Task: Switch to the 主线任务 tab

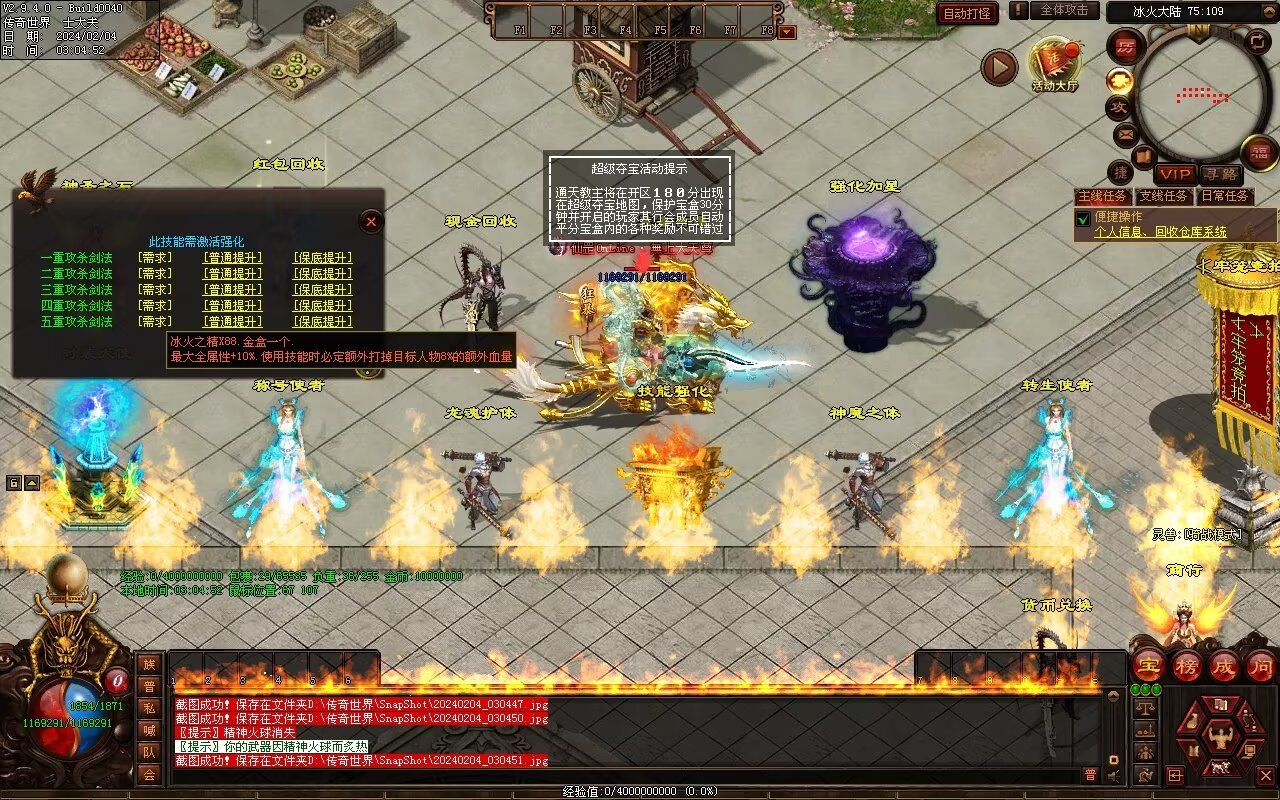Action: (1104, 196)
